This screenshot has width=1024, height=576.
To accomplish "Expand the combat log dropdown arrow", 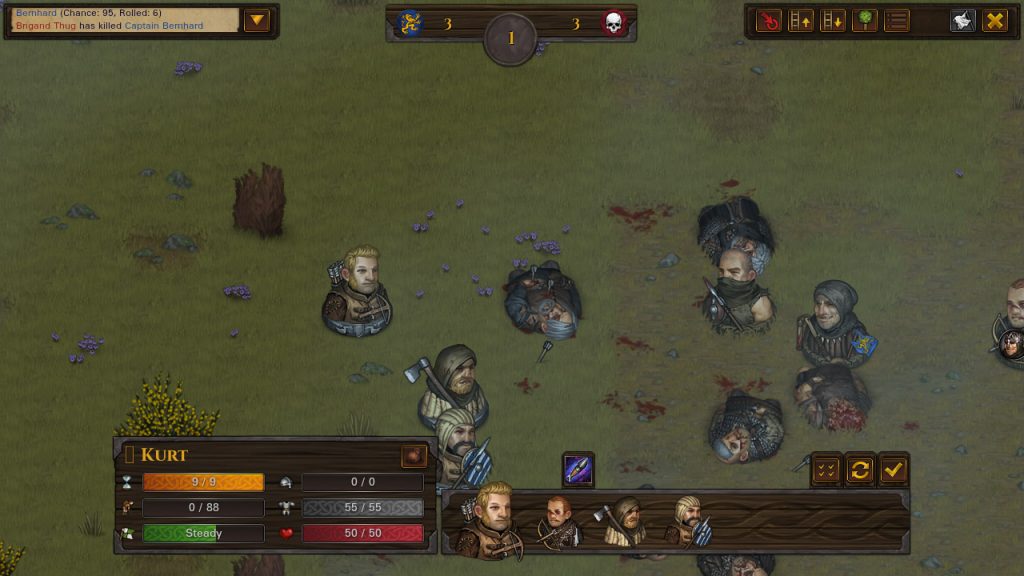I will click(x=257, y=20).
